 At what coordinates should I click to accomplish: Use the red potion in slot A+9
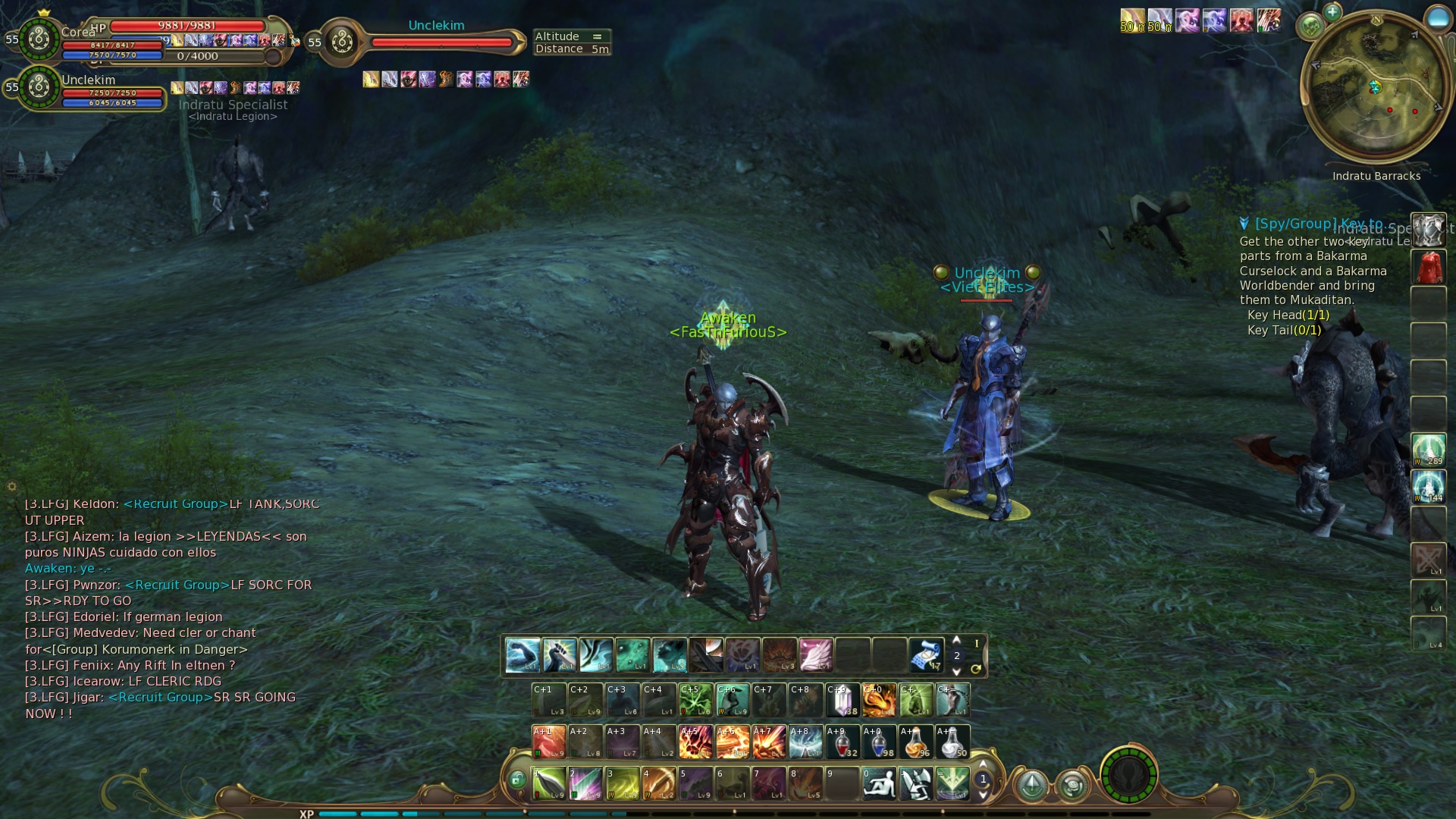[842, 742]
